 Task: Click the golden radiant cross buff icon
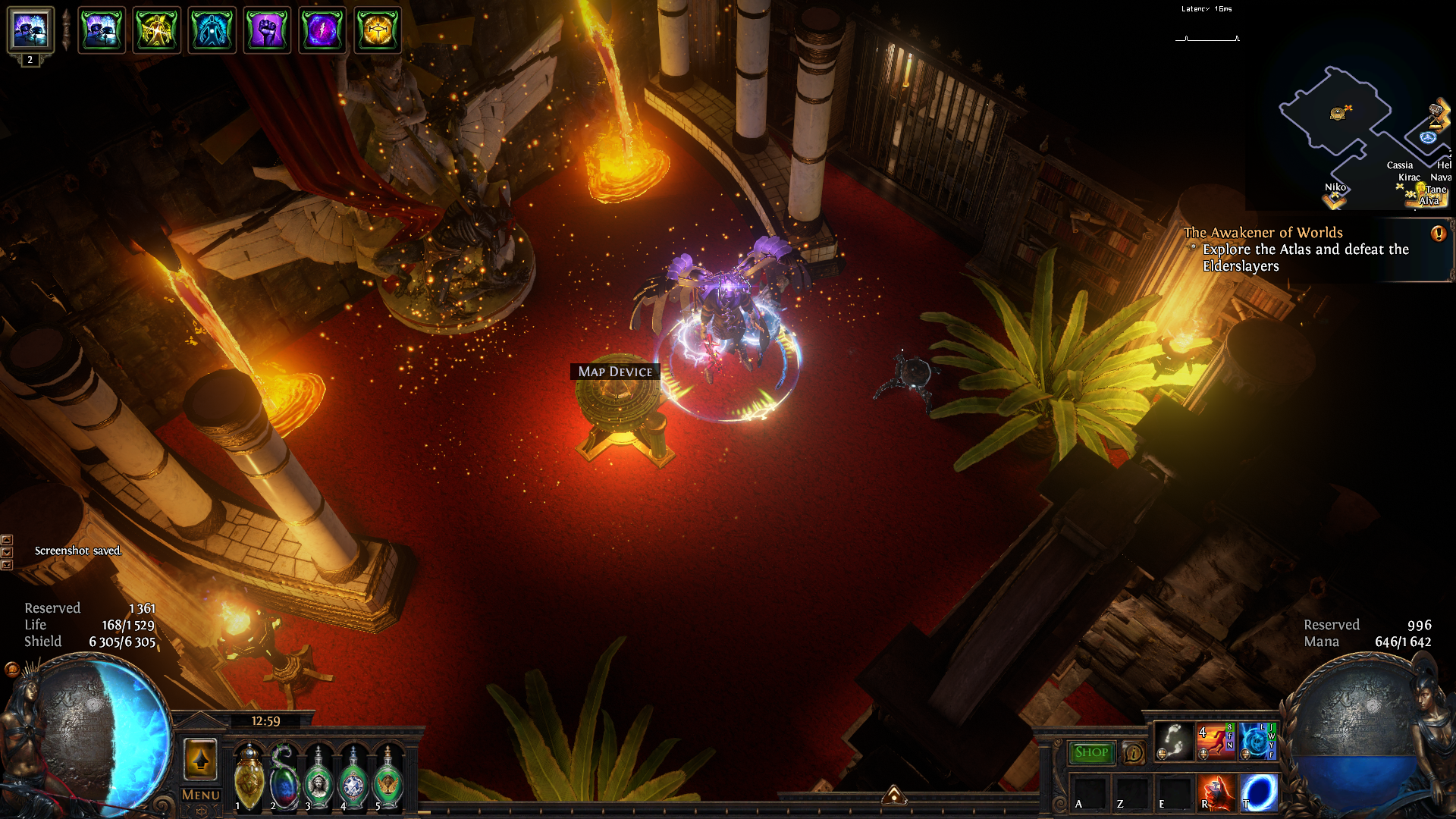coord(378,30)
